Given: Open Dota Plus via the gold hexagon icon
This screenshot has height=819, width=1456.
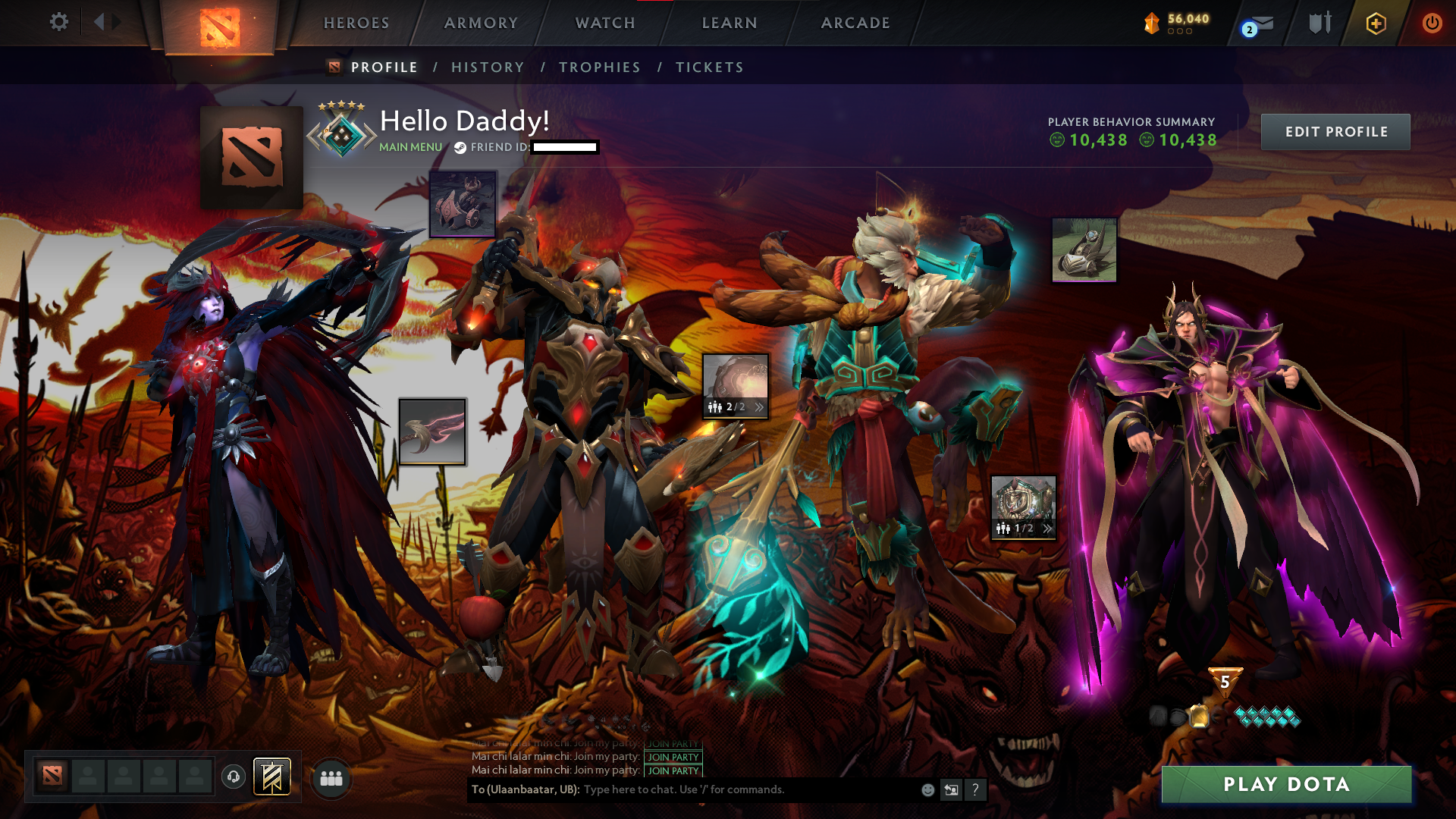Looking at the screenshot, I should coord(1375,24).
